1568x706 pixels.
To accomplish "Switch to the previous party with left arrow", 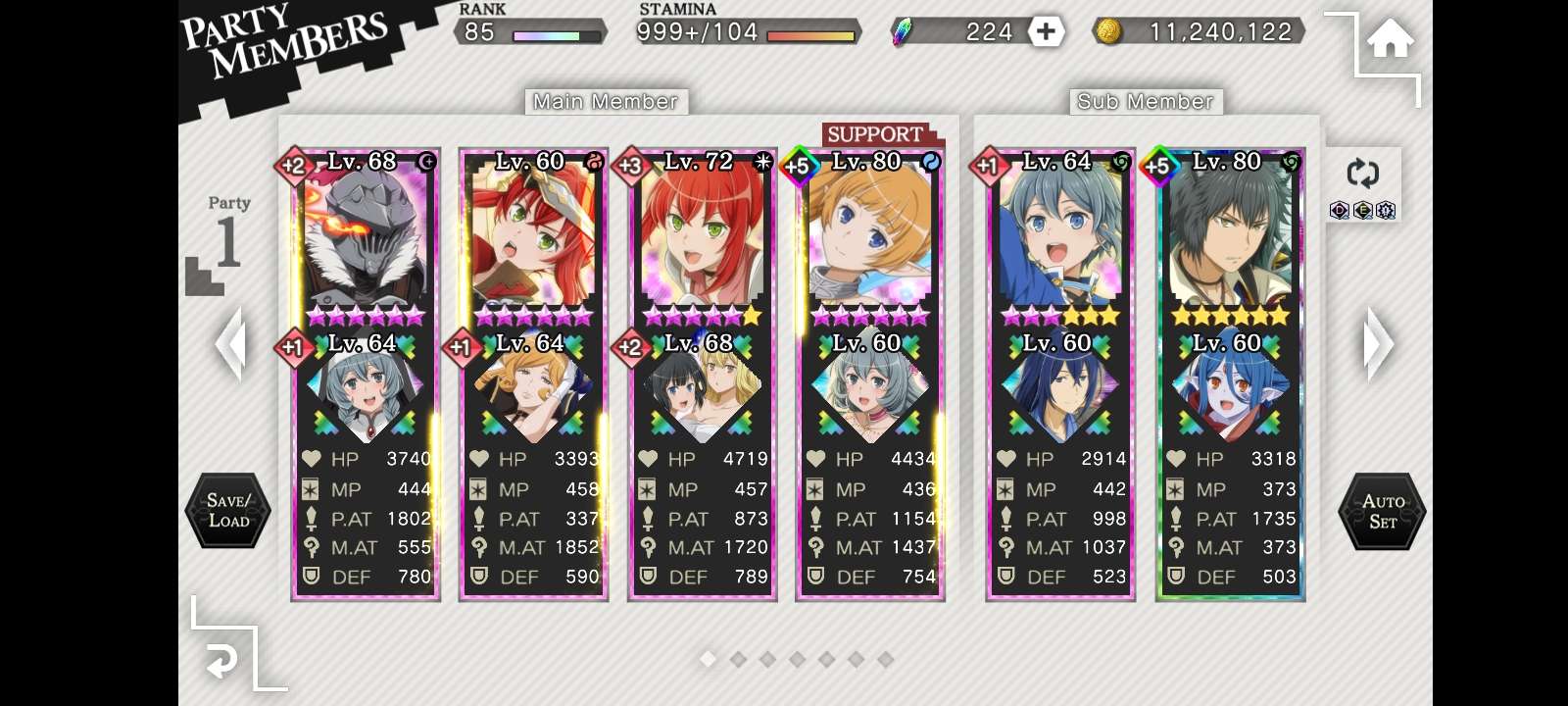I will [x=231, y=343].
